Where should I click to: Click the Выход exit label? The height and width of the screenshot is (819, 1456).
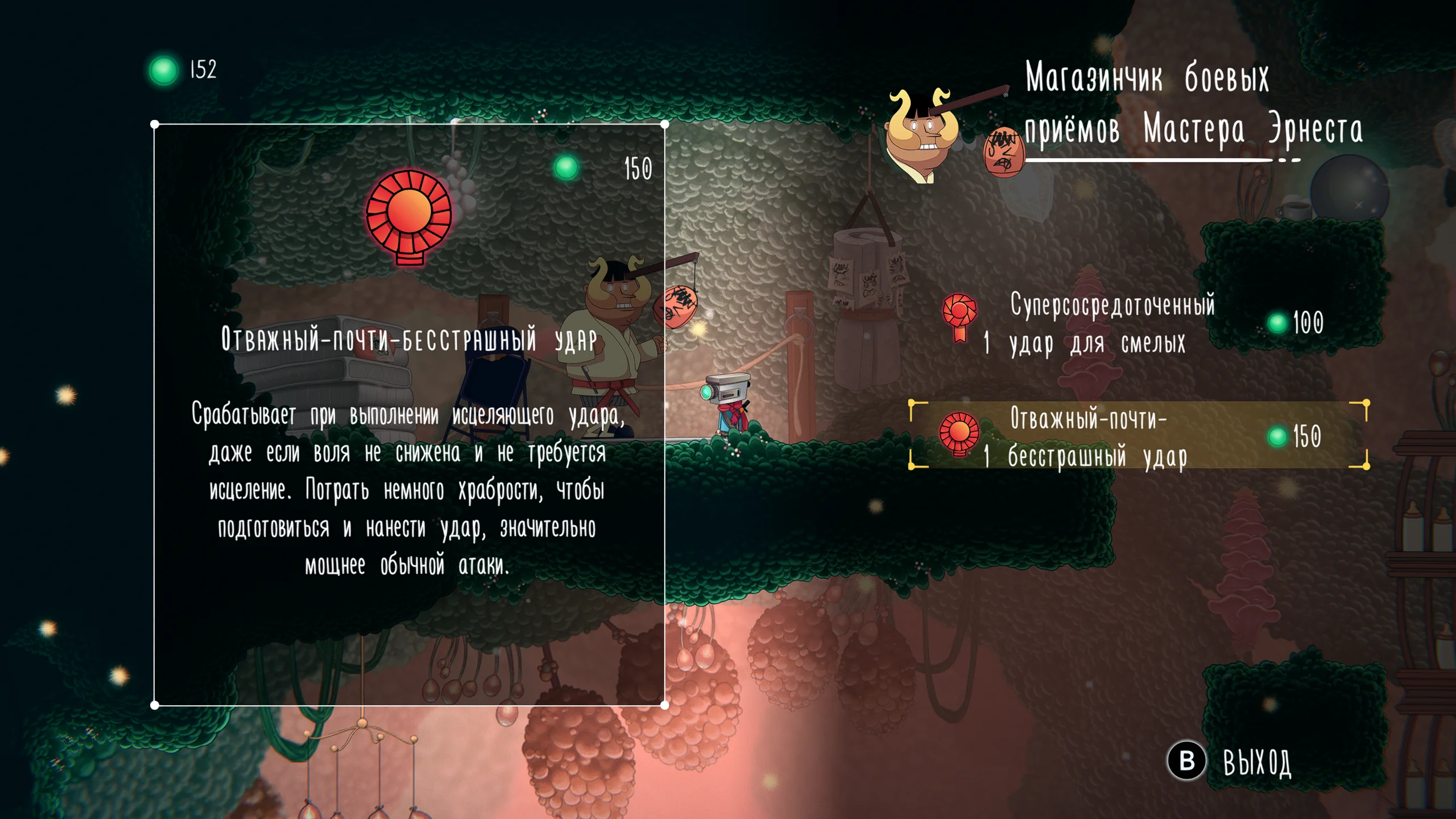pyautogui.click(x=1257, y=762)
